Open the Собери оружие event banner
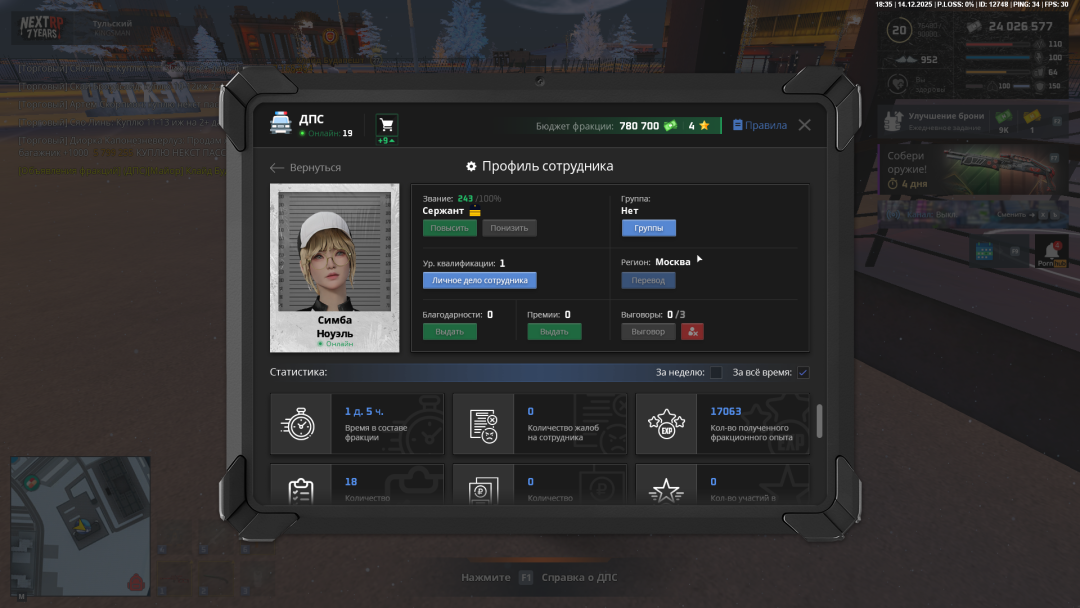1080x608 pixels. [x=970, y=170]
